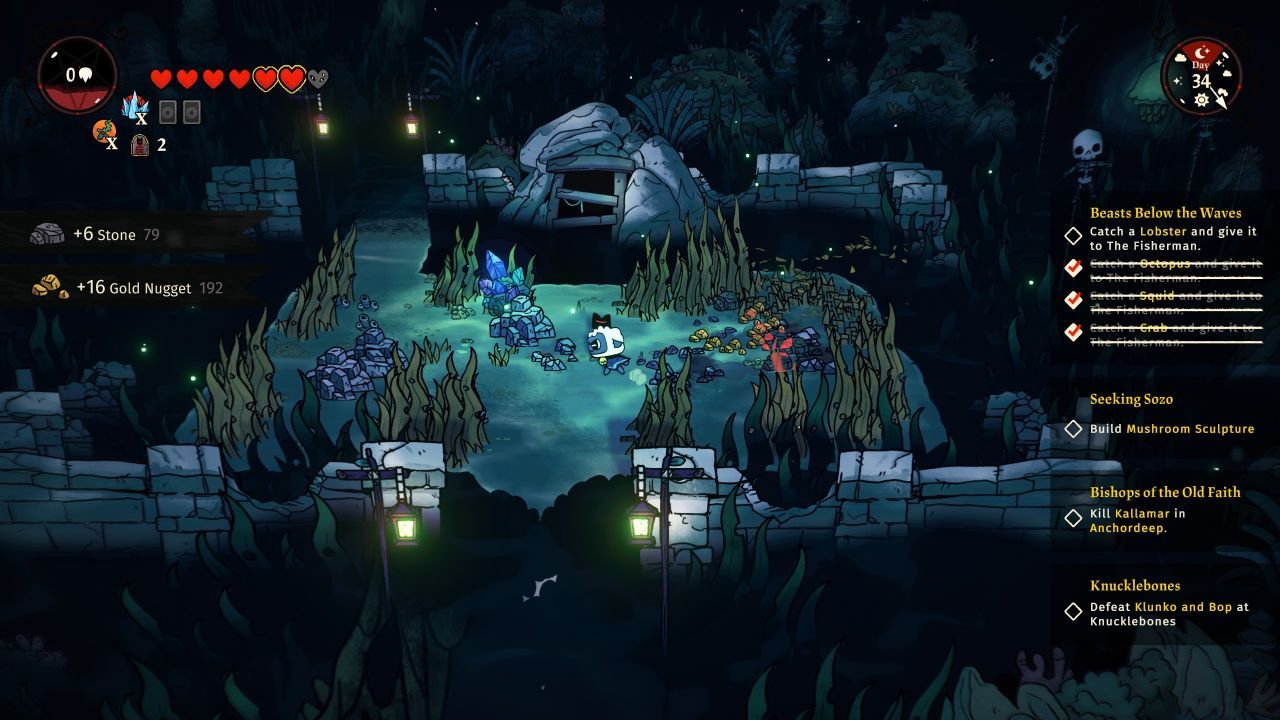
Task: Click the pentagram fervour gauge
Action: coord(77,76)
